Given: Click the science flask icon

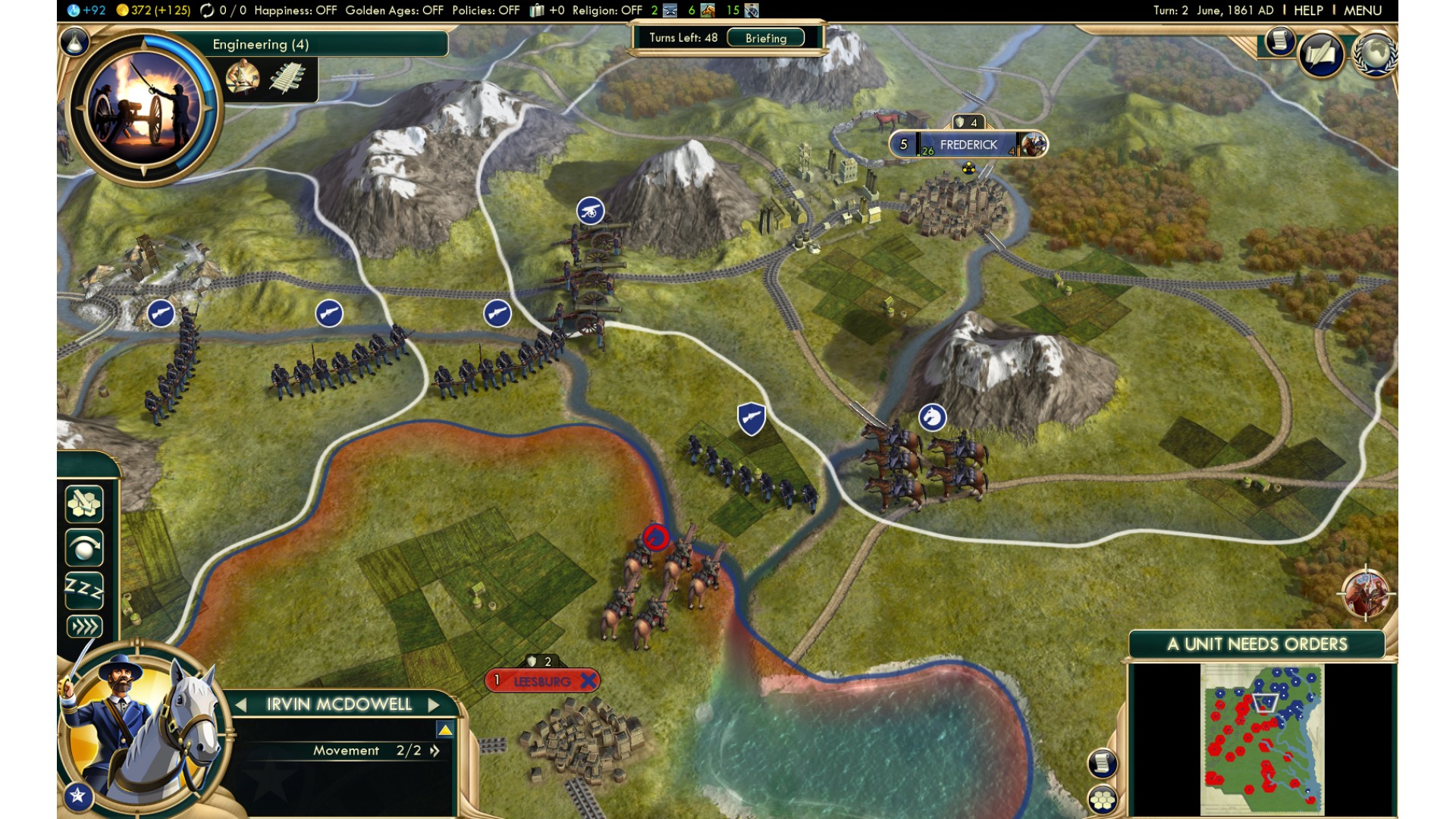Looking at the screenshot, I should [x=75, y=43].
